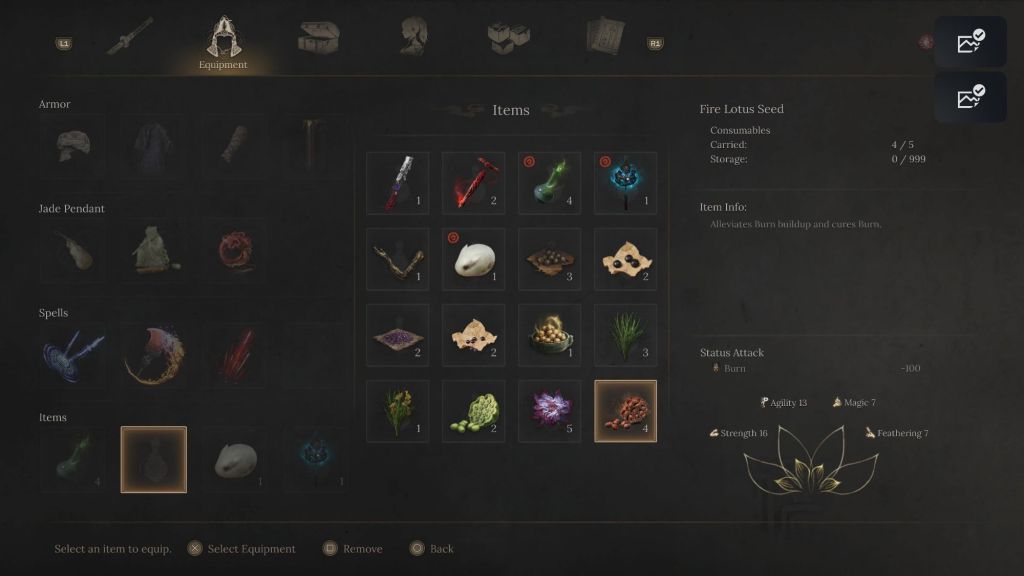Choose the glowing blue orb item
Viewport: 1024px width, 576px height.
[625, 183]
